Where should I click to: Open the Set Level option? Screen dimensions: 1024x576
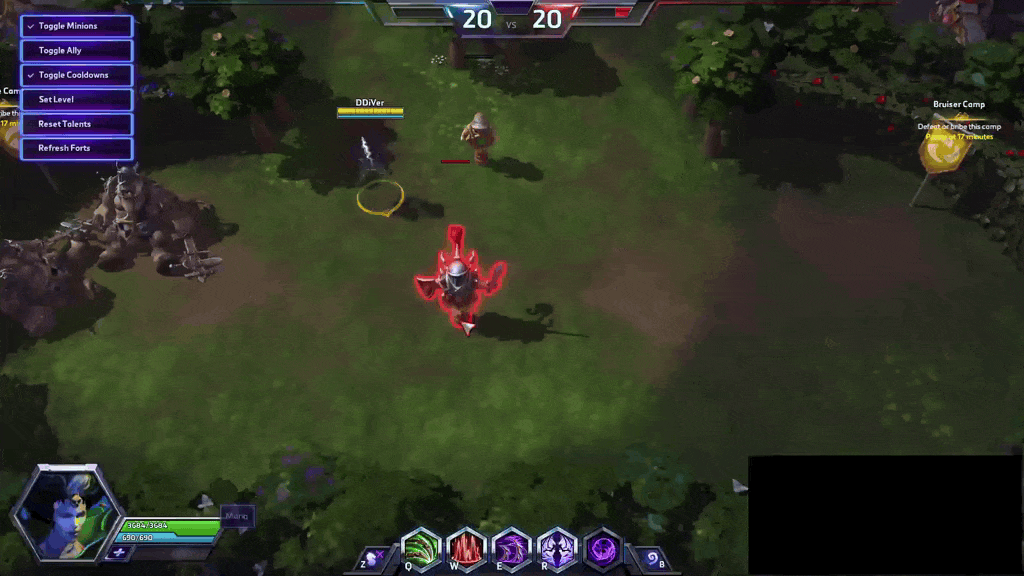(x=76, y=100)
